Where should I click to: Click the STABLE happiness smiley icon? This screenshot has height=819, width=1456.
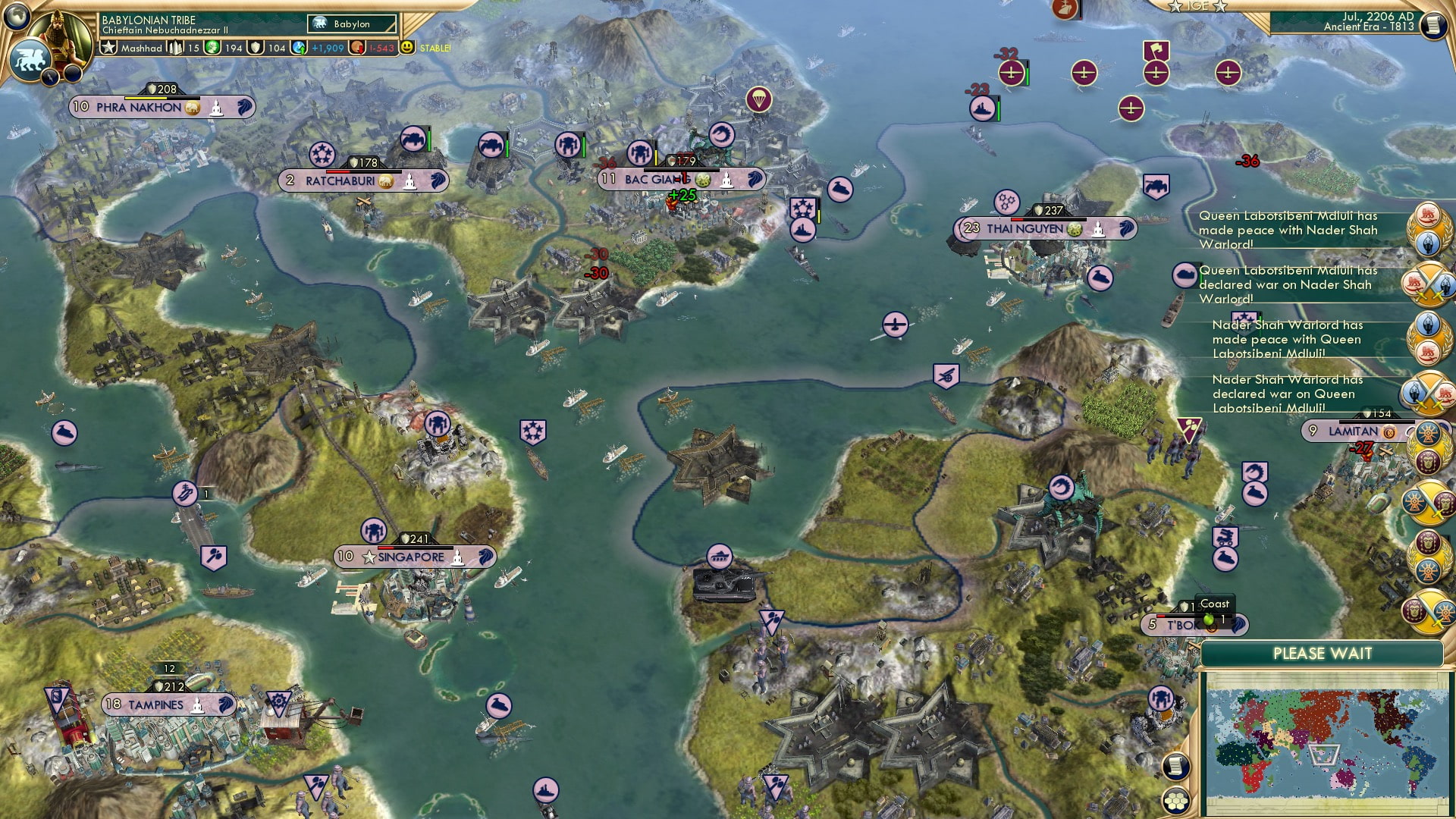406,48
